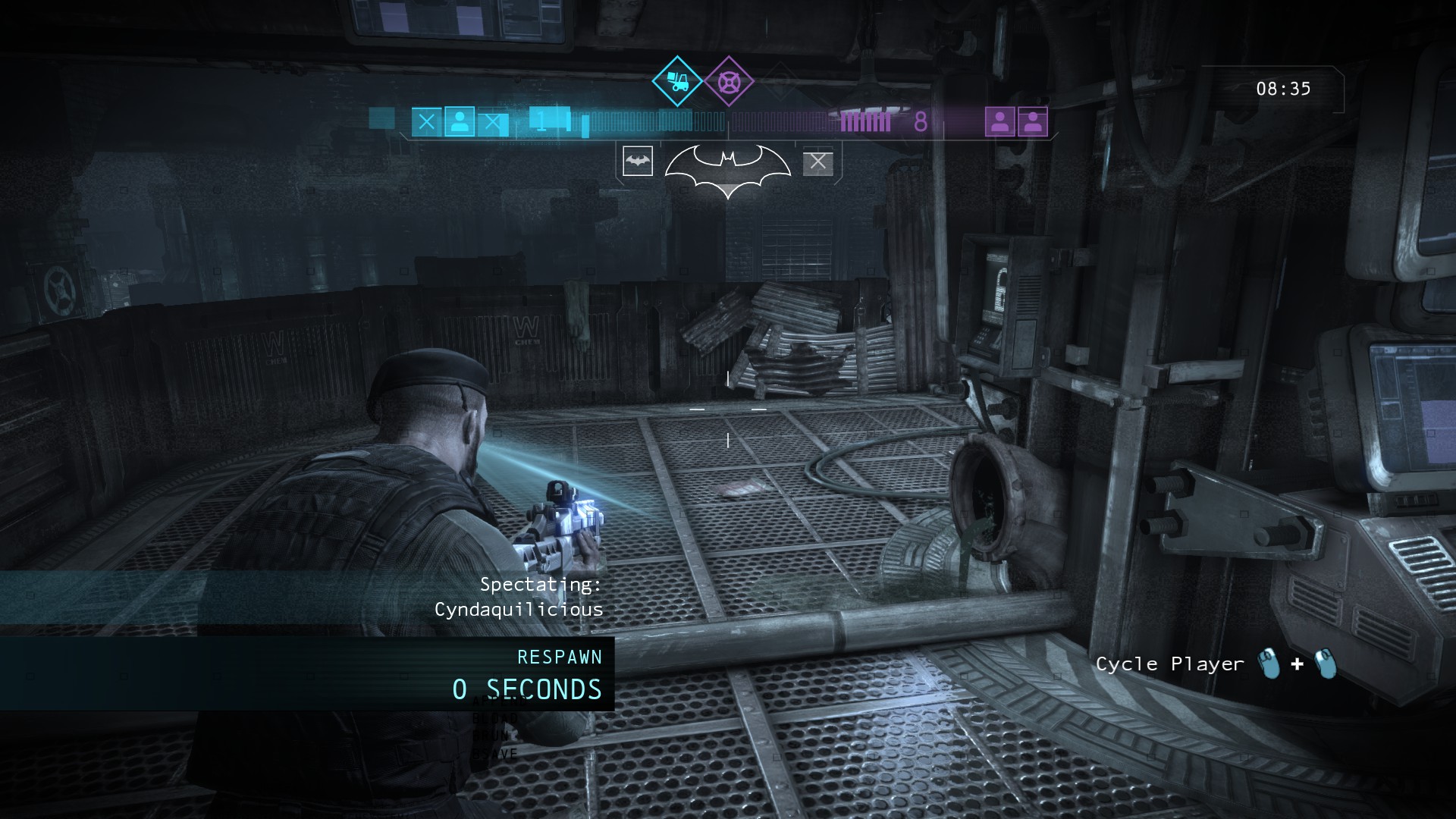The height and width of the screenshot is (819, 1456).
Task: Select the eliminated hero X icon
Action: point(817,162)
